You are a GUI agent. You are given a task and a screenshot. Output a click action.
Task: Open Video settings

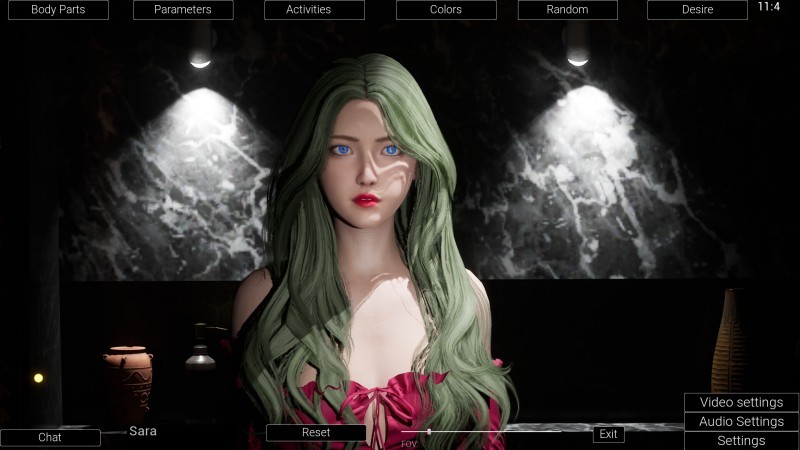(741, 402)
